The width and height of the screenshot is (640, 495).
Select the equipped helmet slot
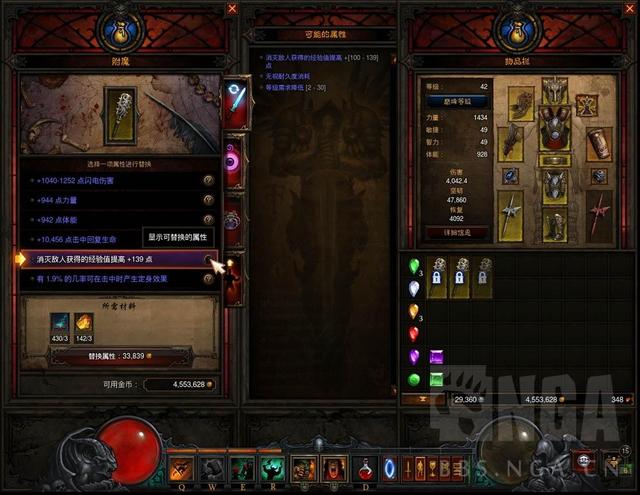(x=555, y=91)
